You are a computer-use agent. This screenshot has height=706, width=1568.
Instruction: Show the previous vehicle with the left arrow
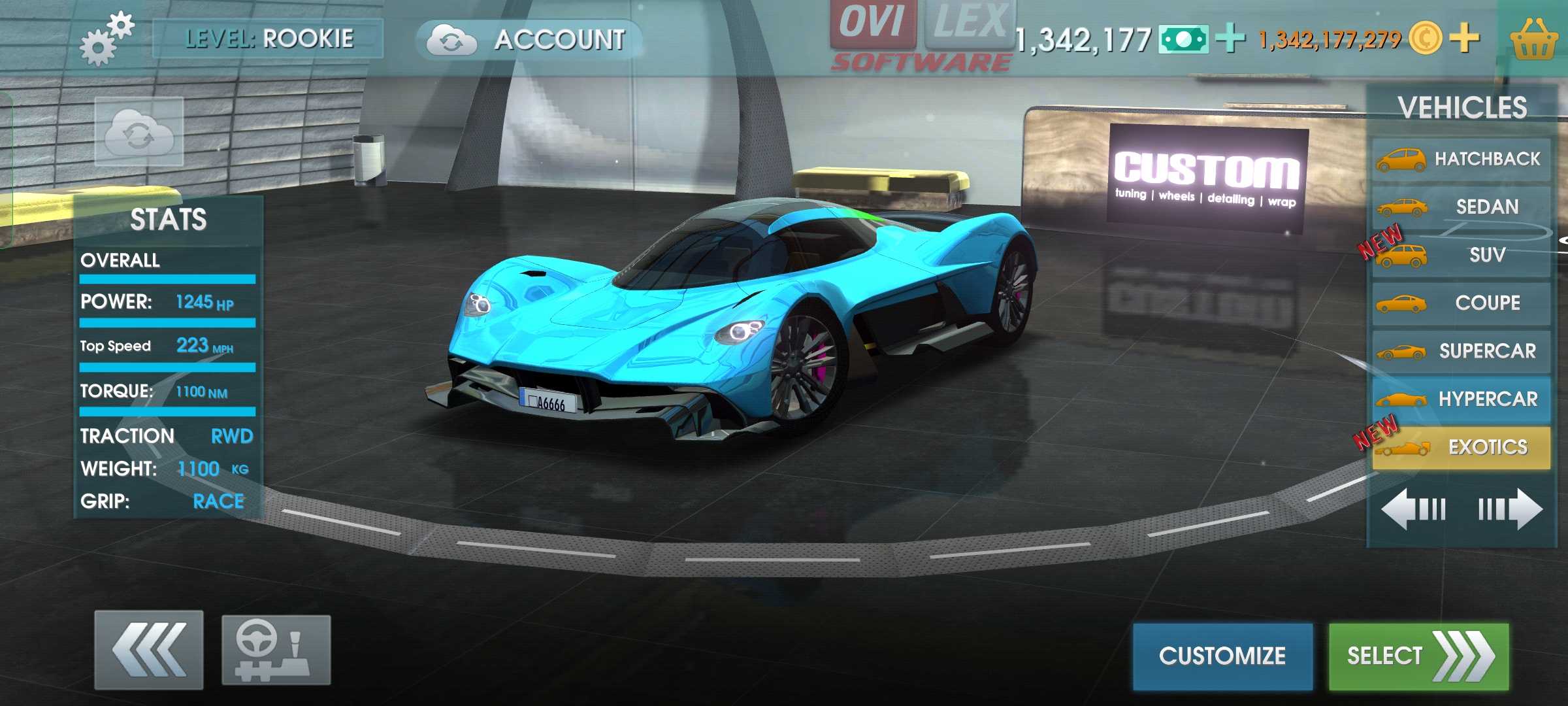pyautogui.click(x=1413, y=509)
